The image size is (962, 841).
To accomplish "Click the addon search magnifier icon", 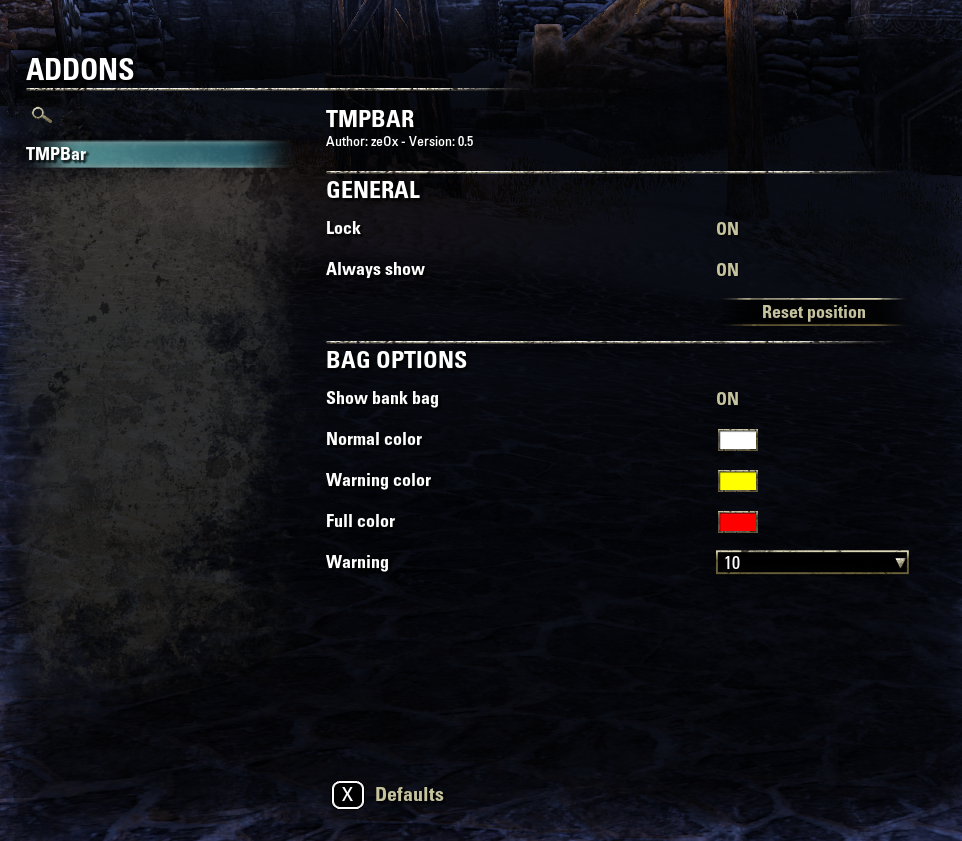I will [x=41, y=115].
